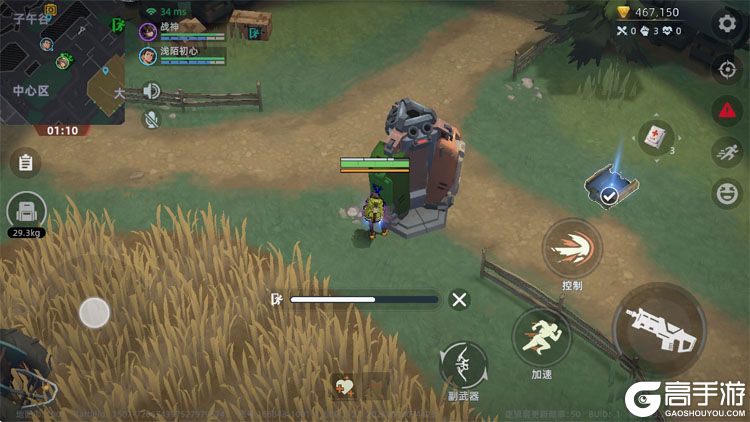
Task: Use the medkit item
Action: [653, 138]
